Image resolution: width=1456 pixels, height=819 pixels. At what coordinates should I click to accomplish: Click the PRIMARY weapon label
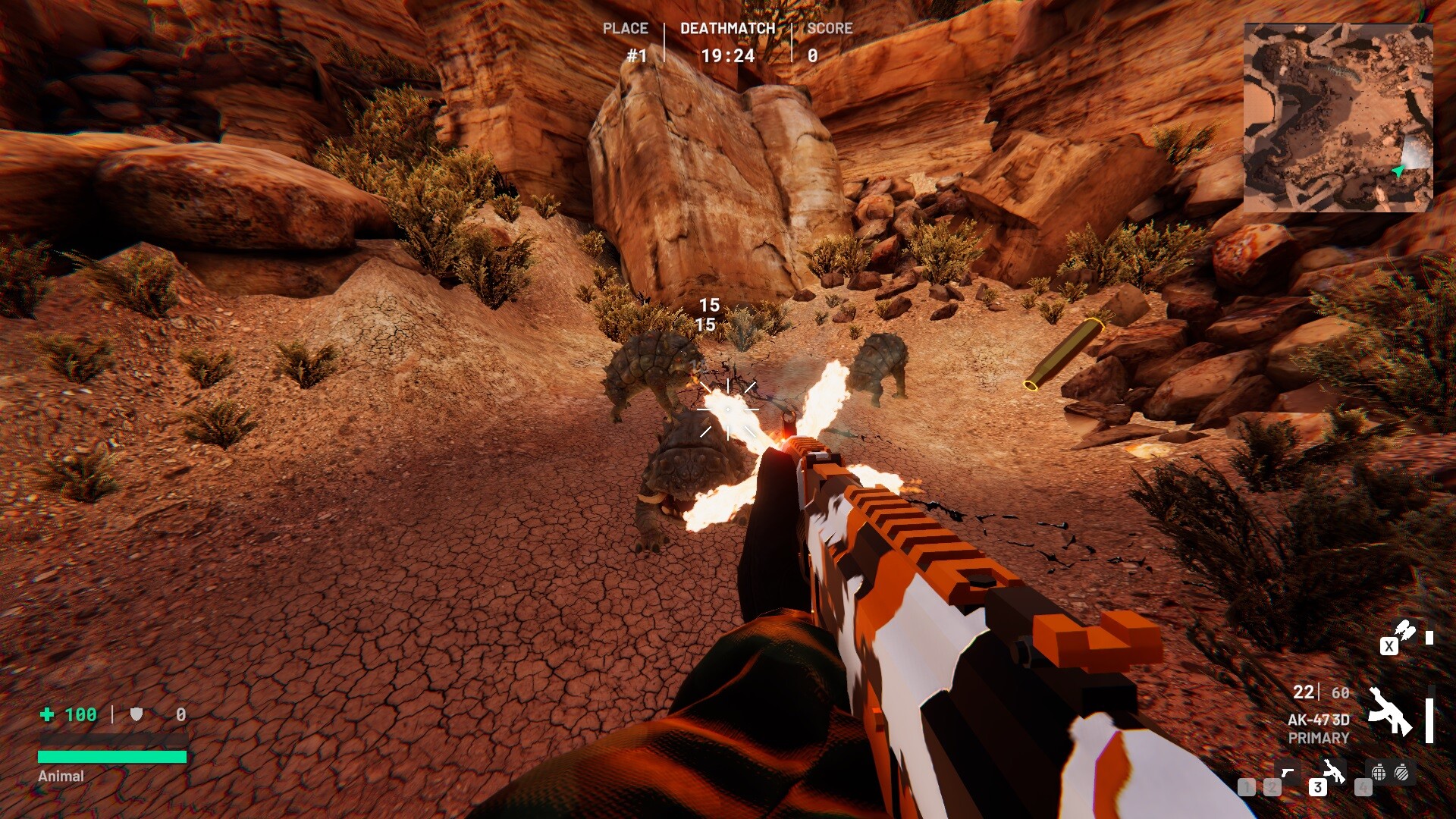[1319, 737]
